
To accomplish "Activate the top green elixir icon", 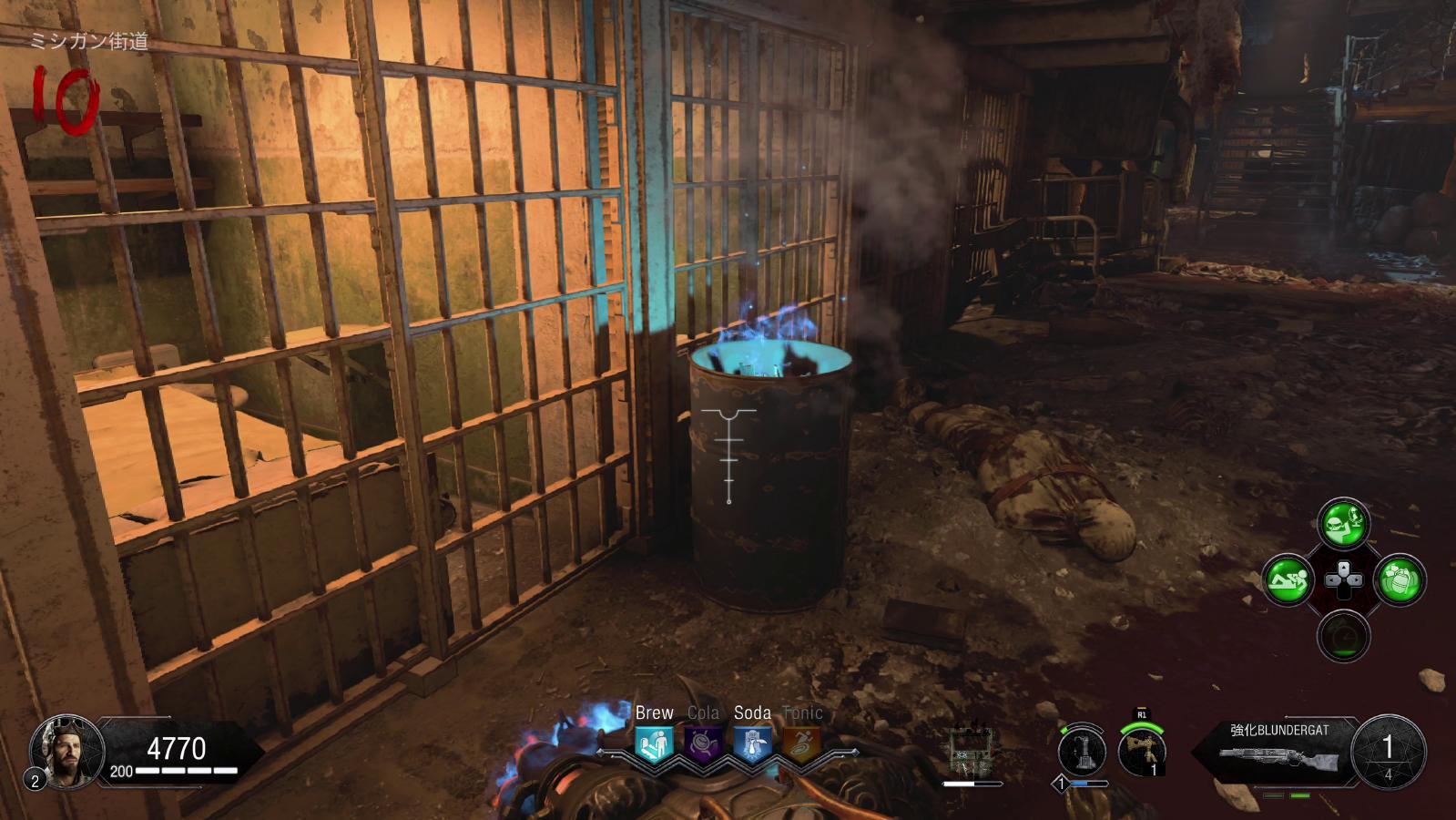I will click(1343, 524).
